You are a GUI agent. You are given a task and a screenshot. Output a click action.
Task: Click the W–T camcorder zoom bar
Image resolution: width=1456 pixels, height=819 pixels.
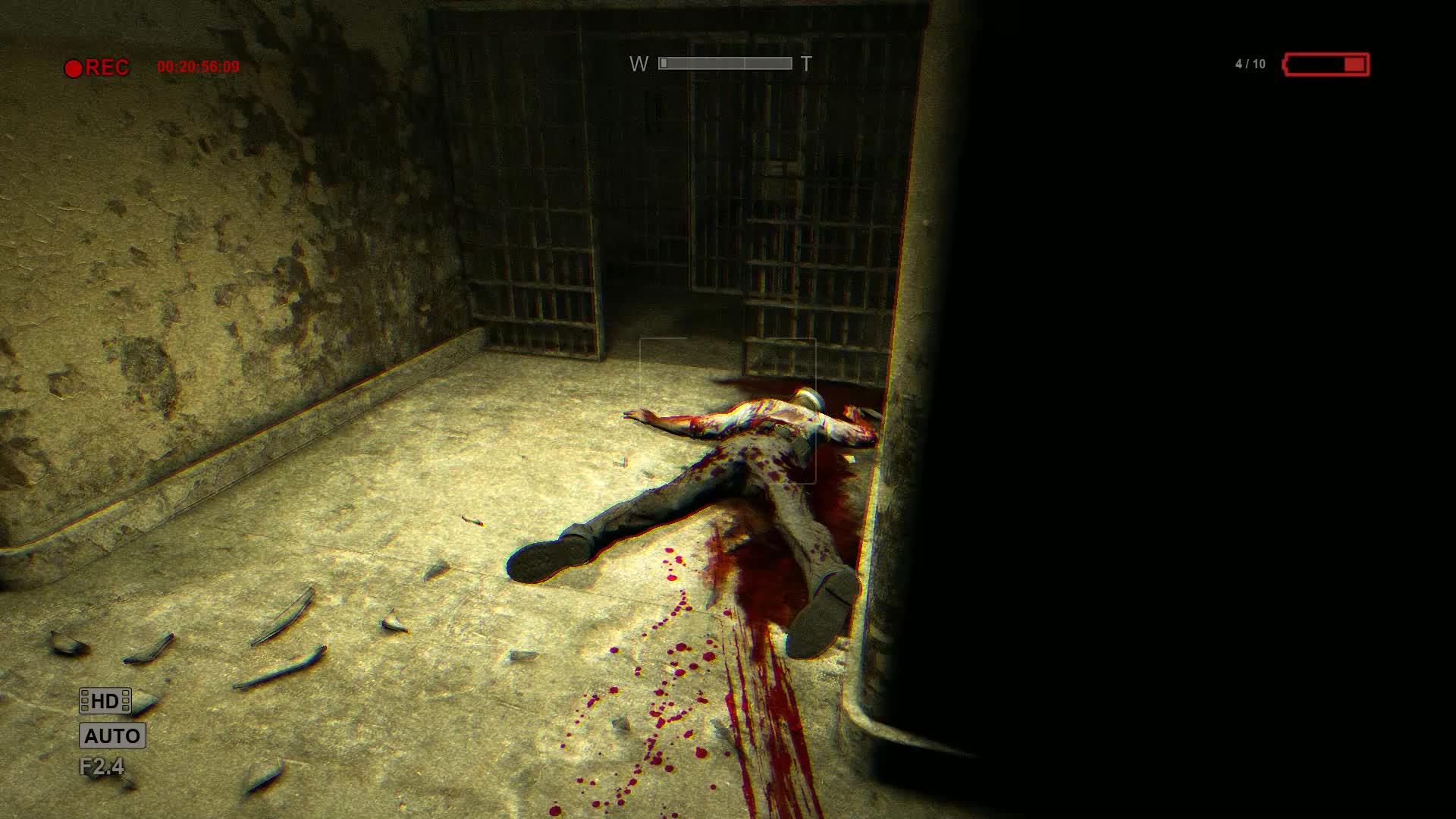coord(725,64)
